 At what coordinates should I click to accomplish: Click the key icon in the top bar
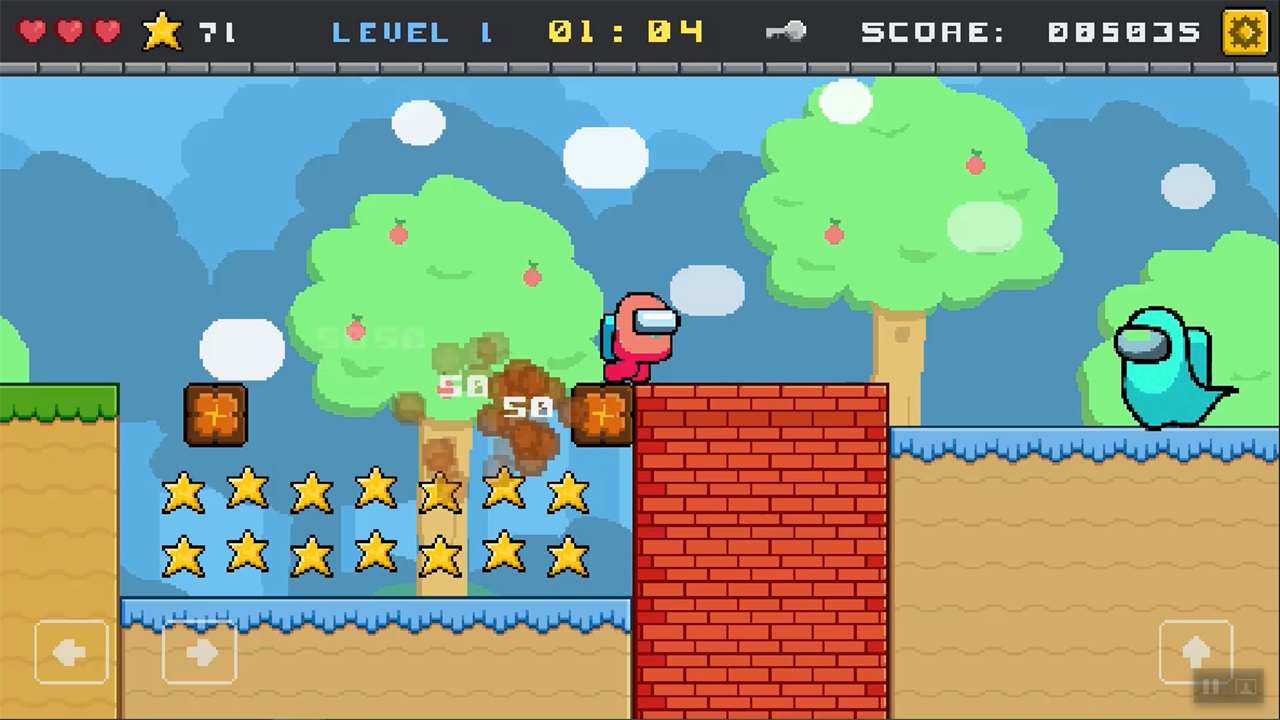[785, 31]
